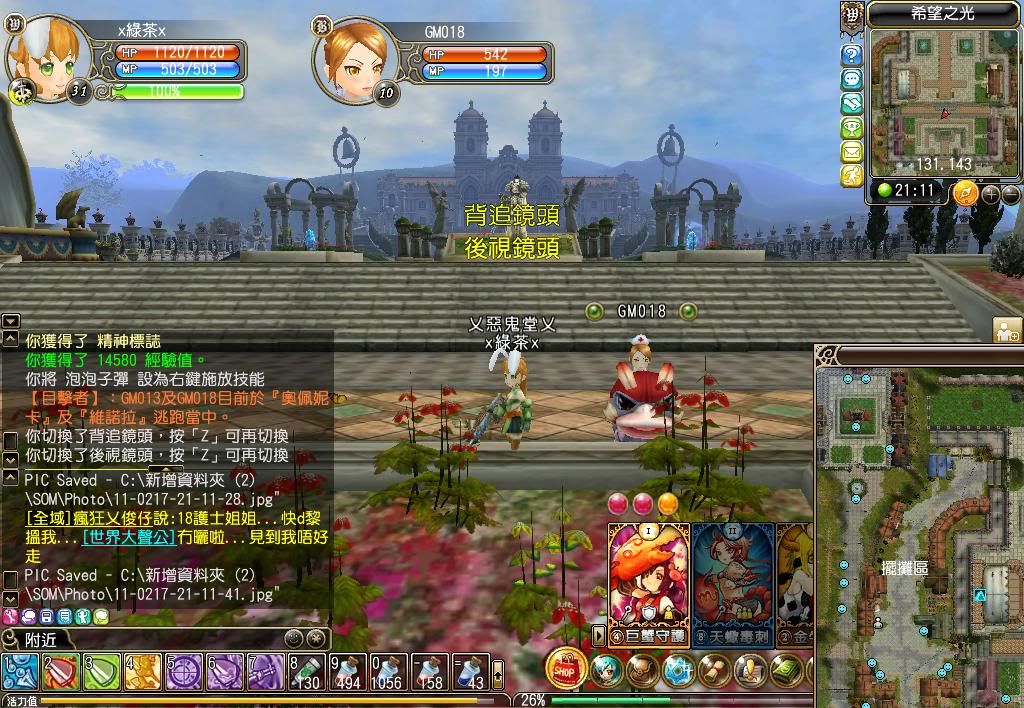The height and width of the screenshot is (708, 1024).
Task: Use the purple crosshair skill in slot 5
Action: point(184,671)
